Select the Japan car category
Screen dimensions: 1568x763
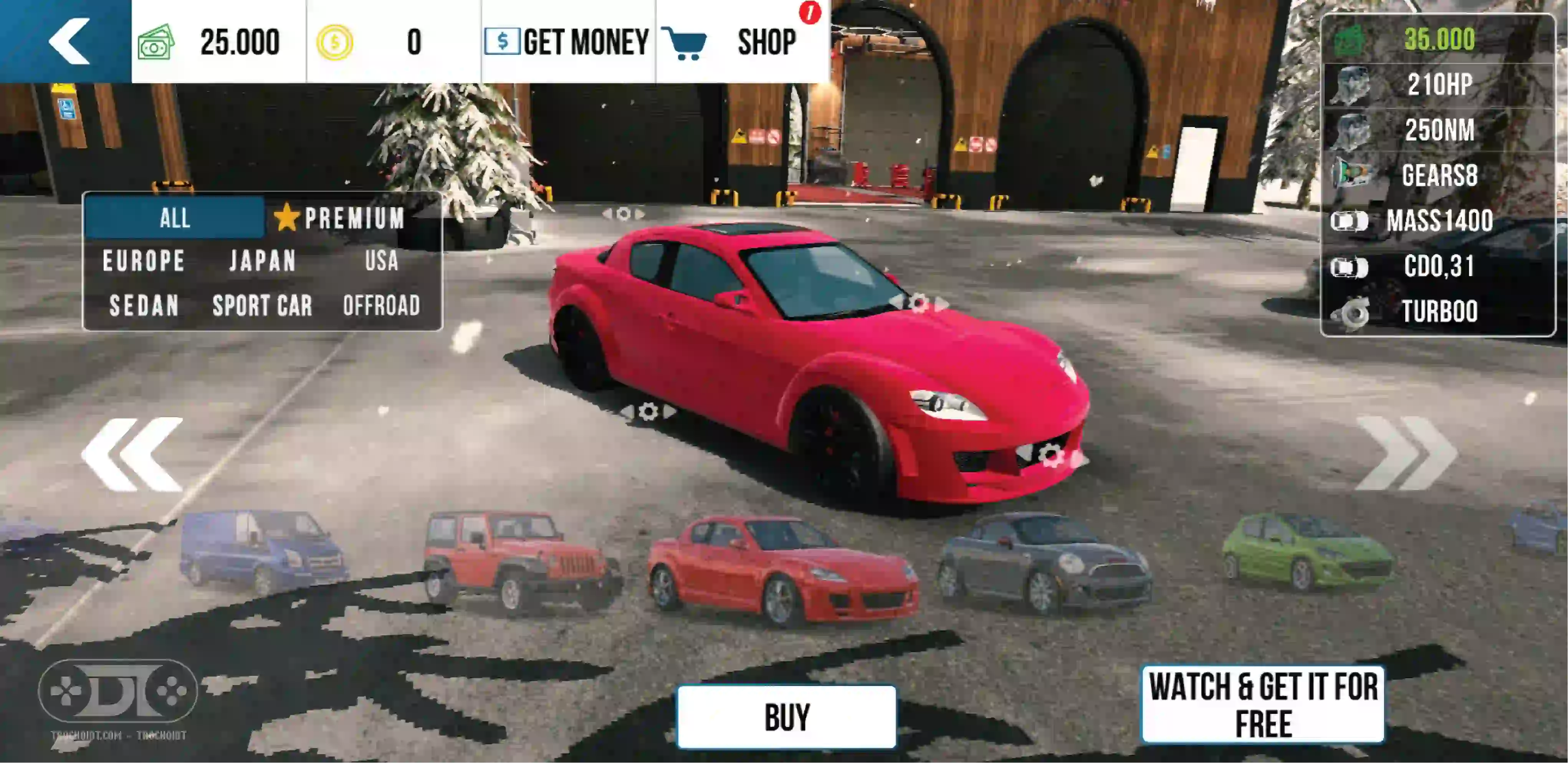262,261
